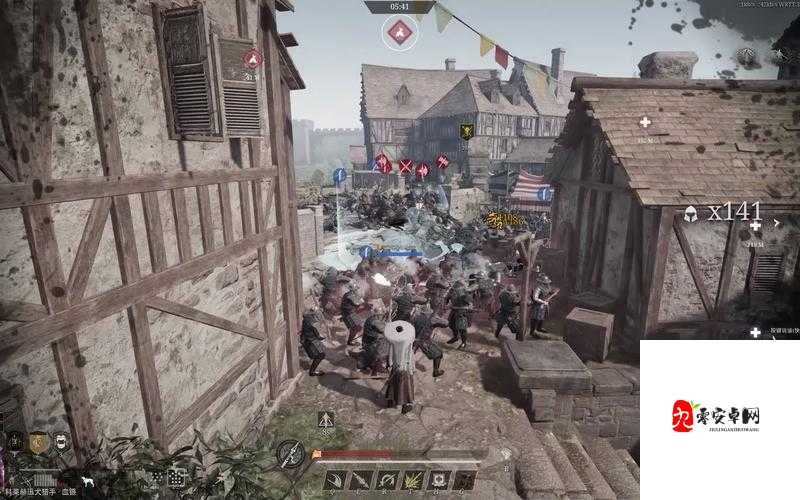Screen dimensions: 800x500
Task: Select the white helmet face icon in the bottom-left HUD
Action: coord(62,441)
